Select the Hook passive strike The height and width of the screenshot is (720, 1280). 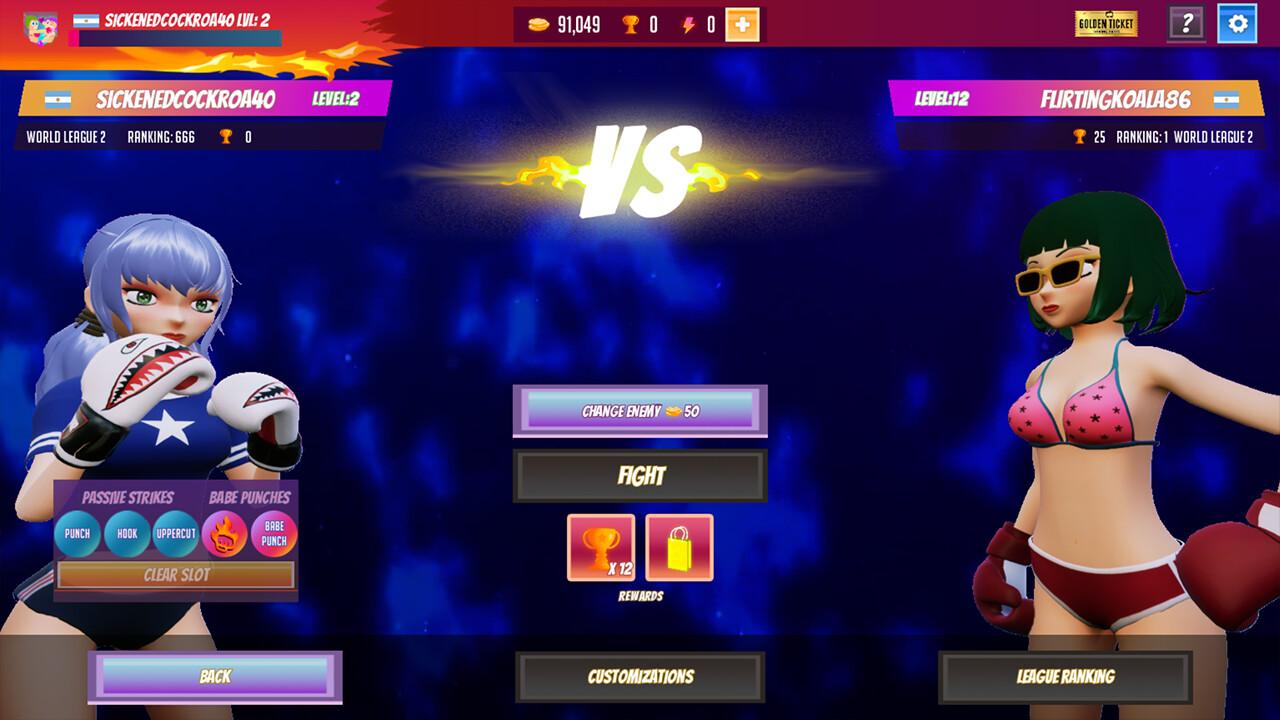[x=127, y=534]
